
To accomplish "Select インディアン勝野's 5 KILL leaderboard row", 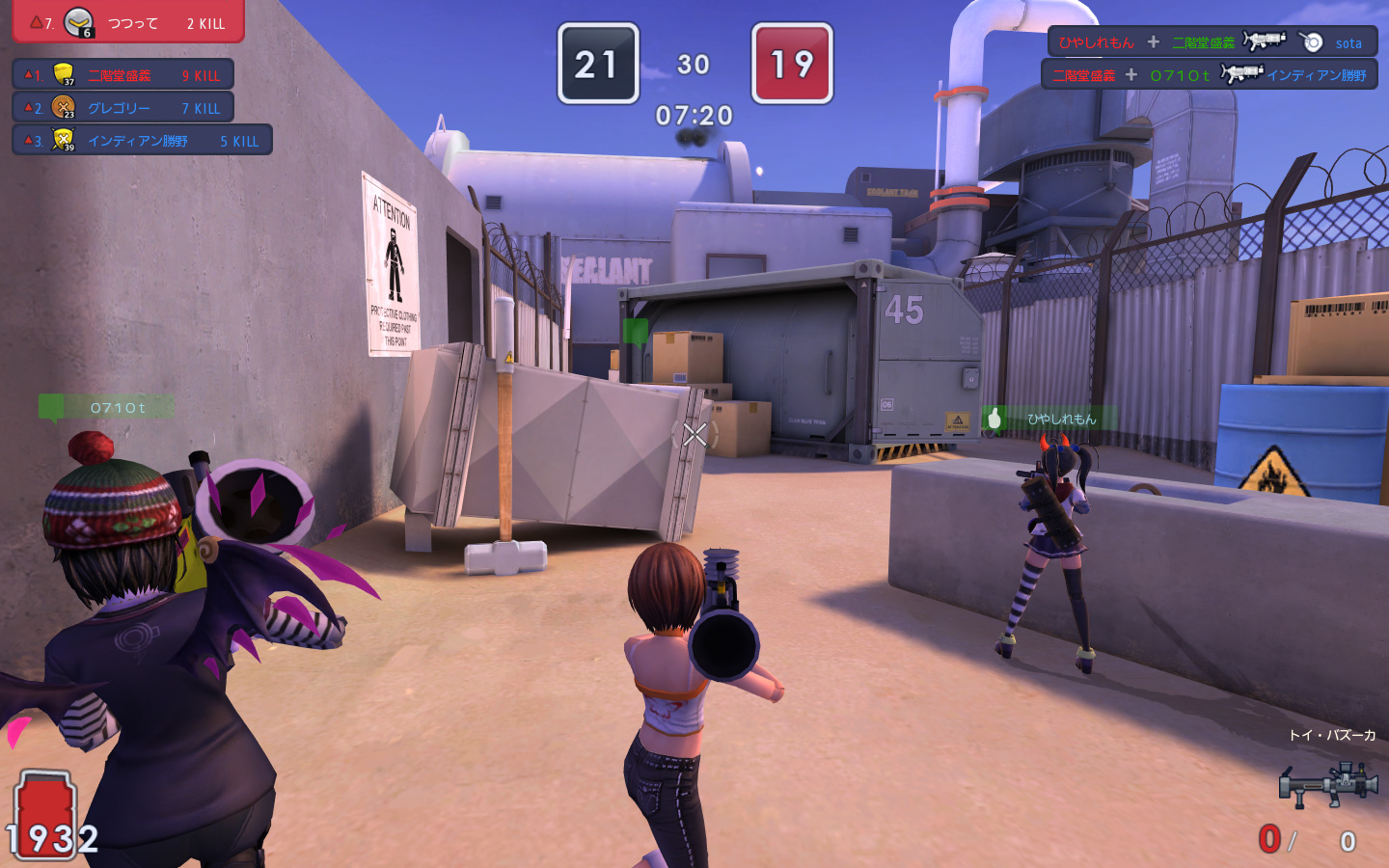I will [x=142, y=141].
